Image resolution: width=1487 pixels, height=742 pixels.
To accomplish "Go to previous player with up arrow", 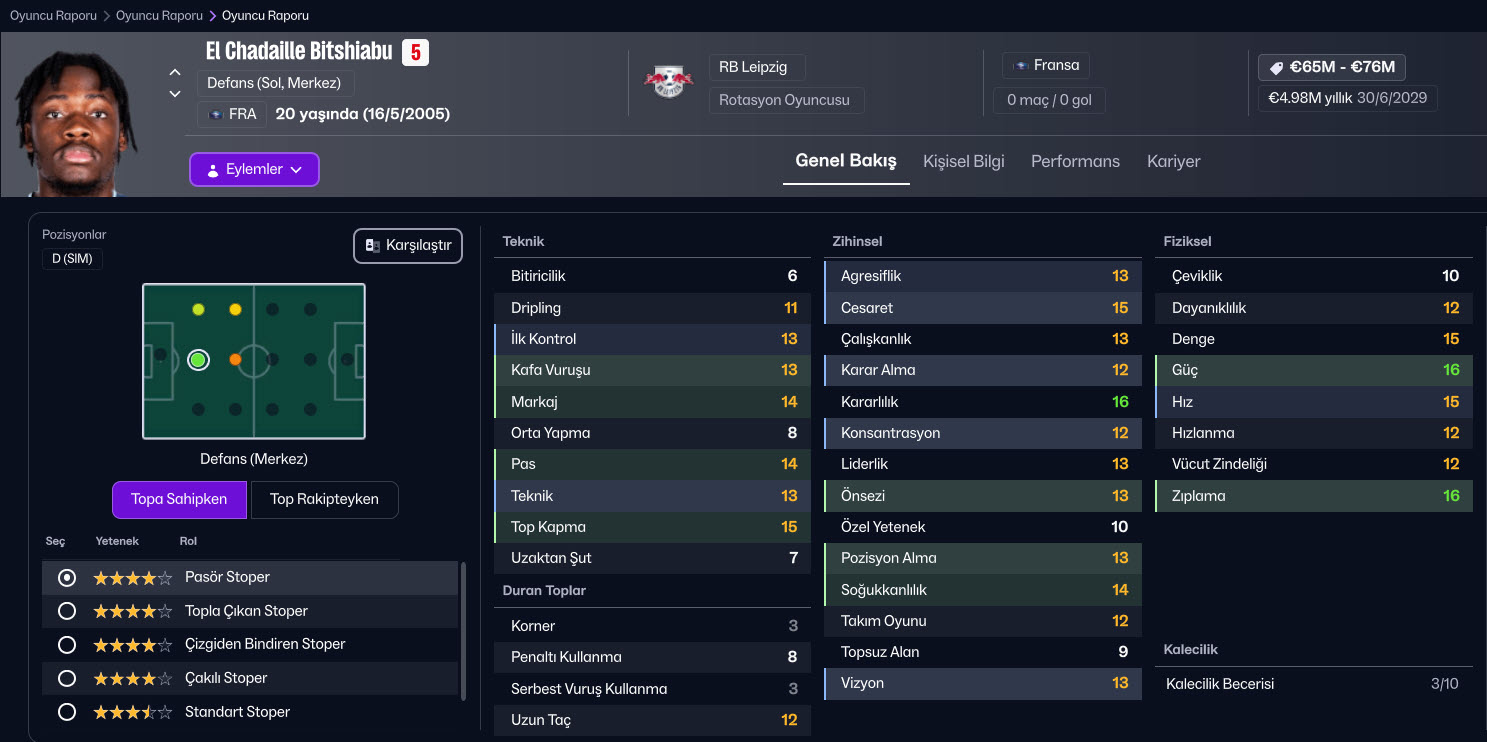I will click(x=175, y=73).
